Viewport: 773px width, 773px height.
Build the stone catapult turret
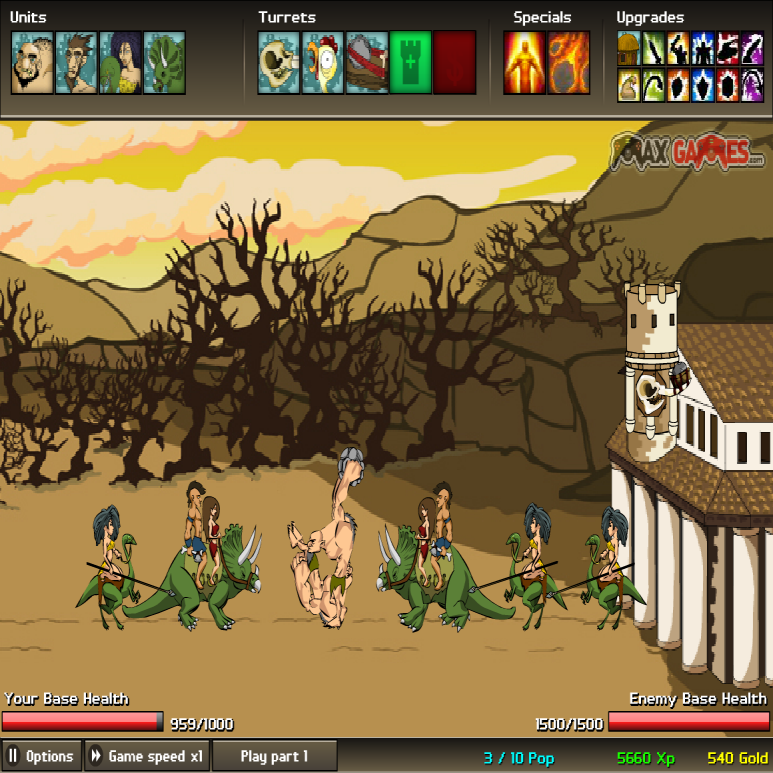(367, 62)
